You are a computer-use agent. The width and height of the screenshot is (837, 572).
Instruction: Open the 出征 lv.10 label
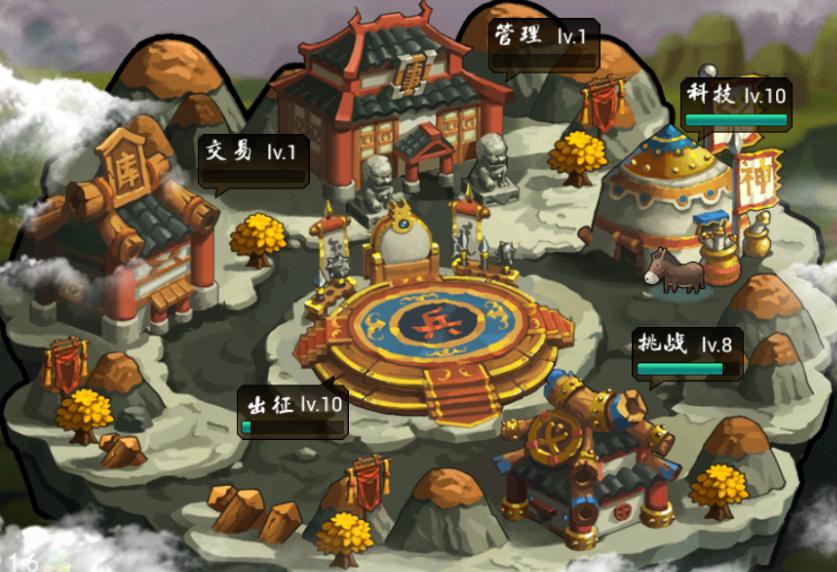click(x=293, y=411)
